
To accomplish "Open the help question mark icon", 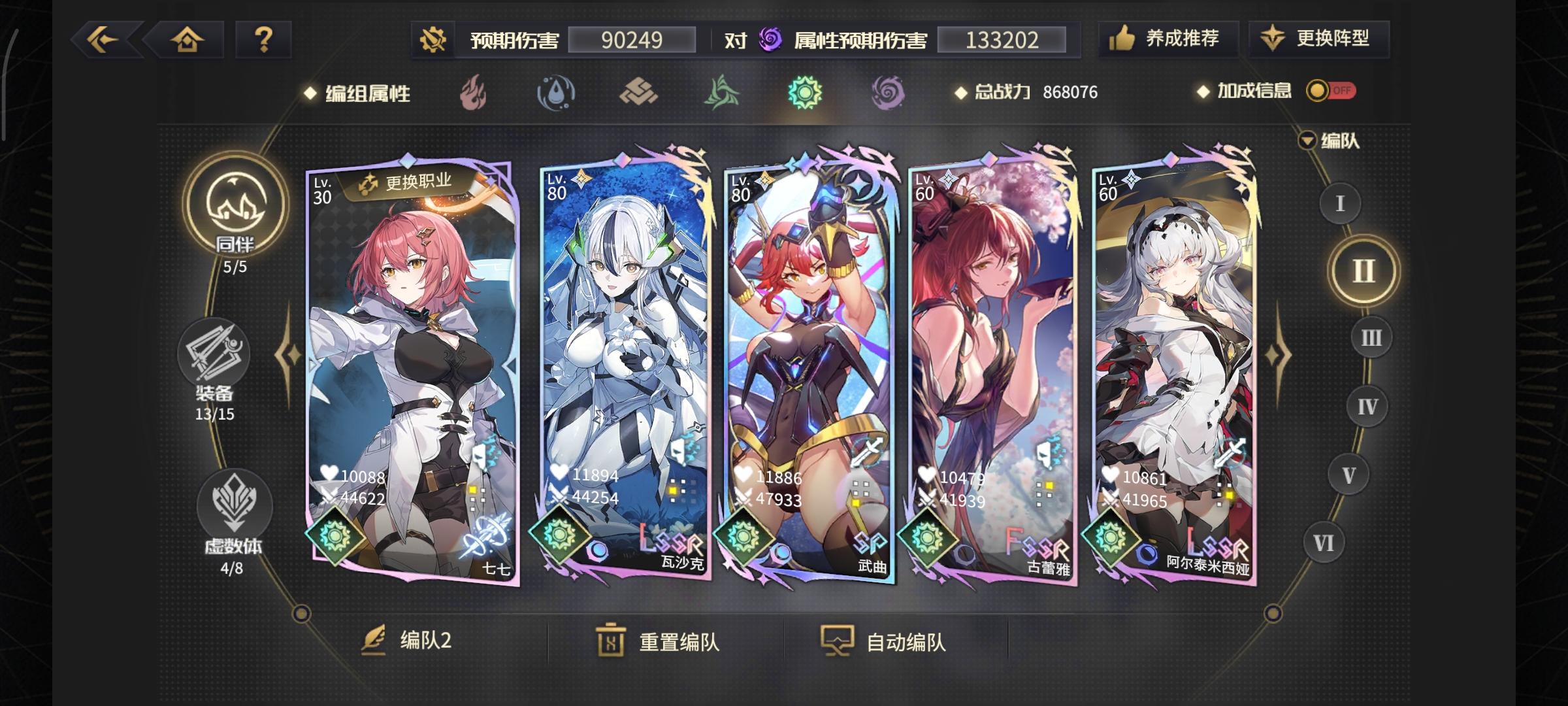I will (x=264, y=40).
